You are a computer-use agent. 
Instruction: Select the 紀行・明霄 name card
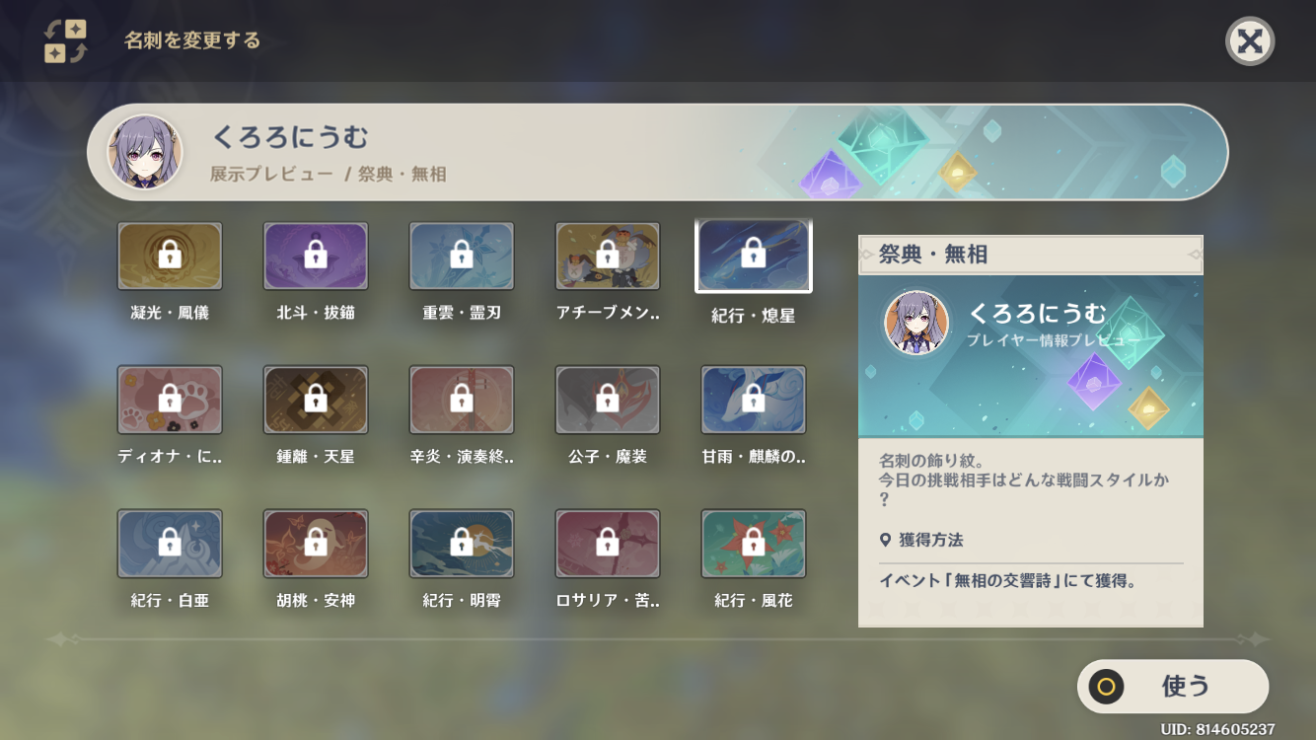461,544
